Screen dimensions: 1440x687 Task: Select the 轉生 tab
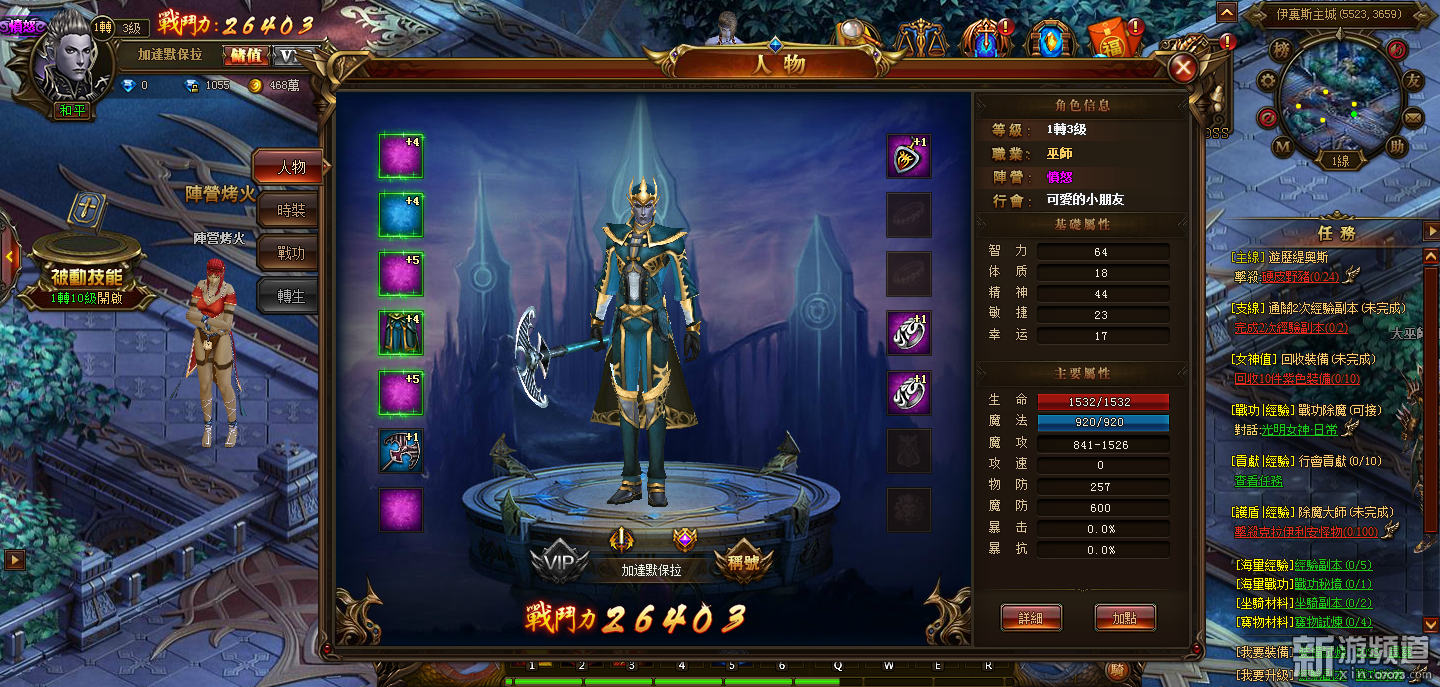[x=291, y=297]
